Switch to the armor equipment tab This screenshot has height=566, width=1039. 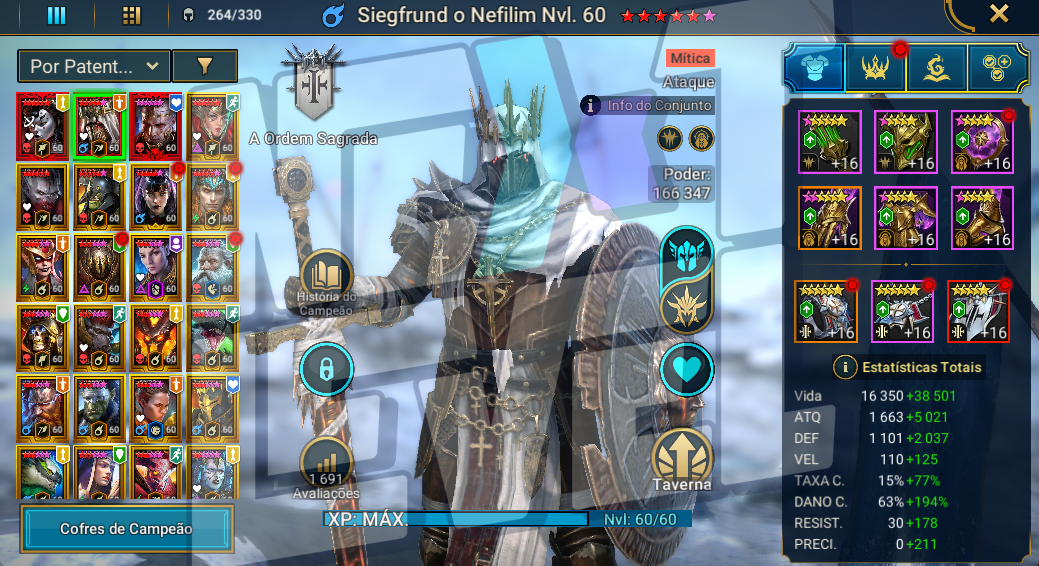pos(814,67)
